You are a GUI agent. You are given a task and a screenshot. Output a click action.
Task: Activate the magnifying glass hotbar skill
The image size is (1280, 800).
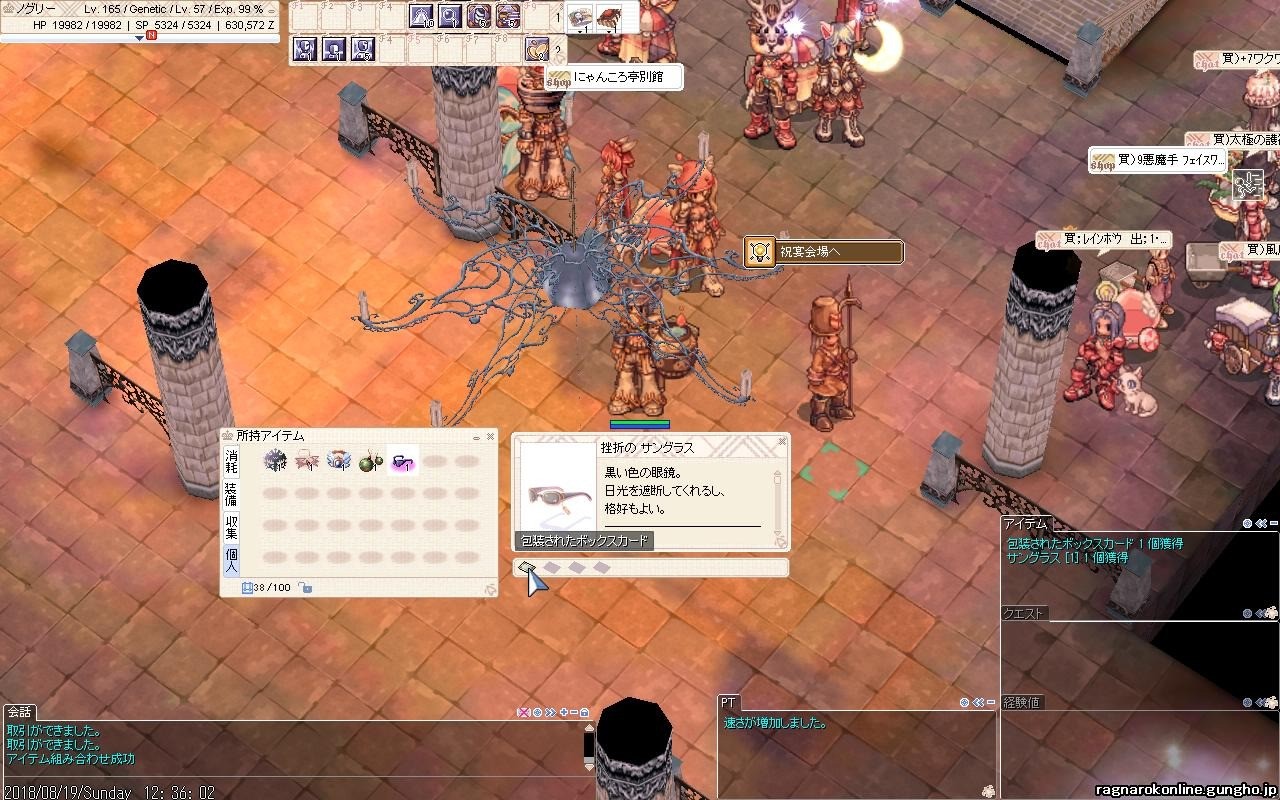[450, 16]
